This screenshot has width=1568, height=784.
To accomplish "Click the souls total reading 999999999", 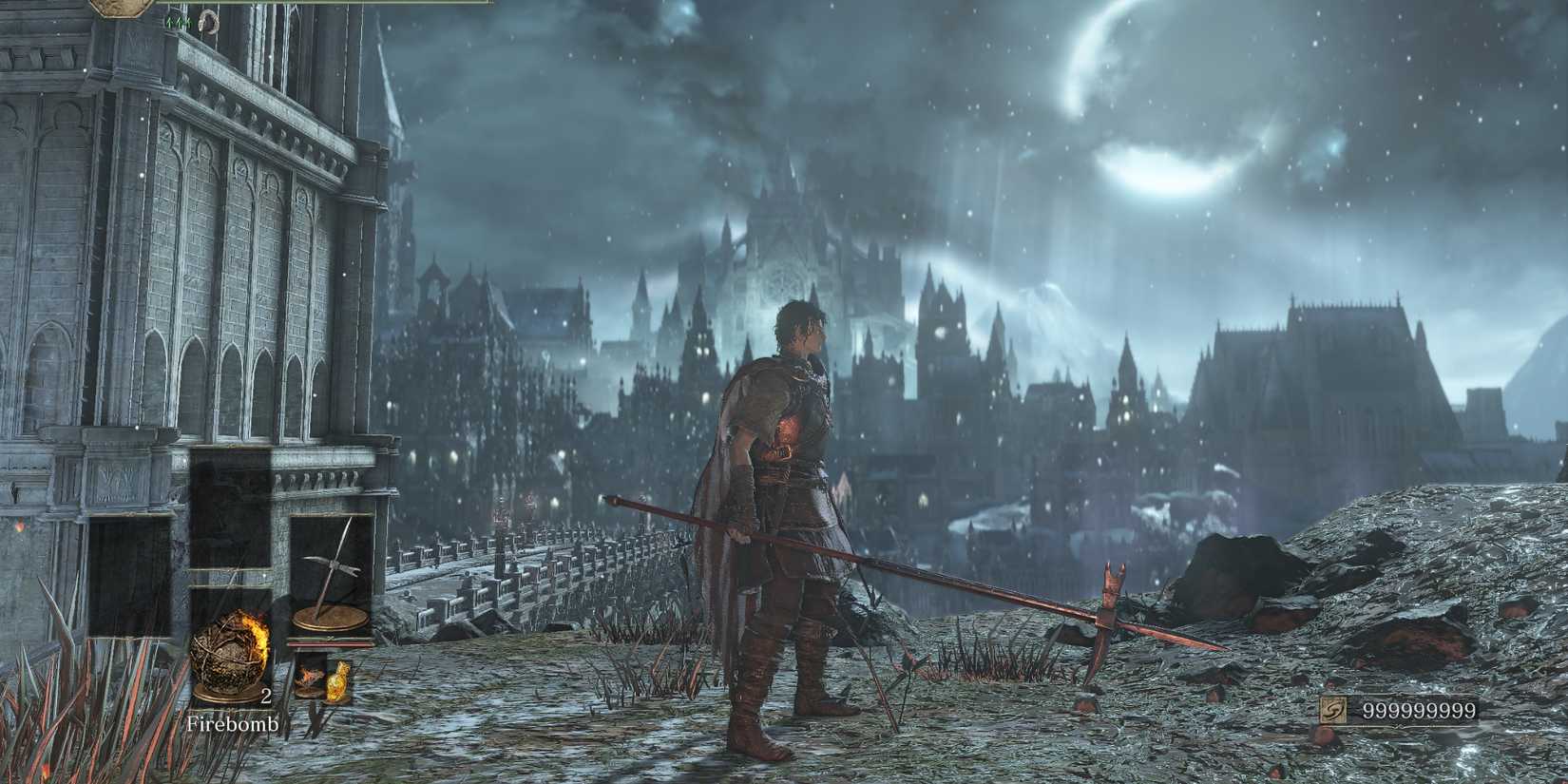I will 1421,708.
